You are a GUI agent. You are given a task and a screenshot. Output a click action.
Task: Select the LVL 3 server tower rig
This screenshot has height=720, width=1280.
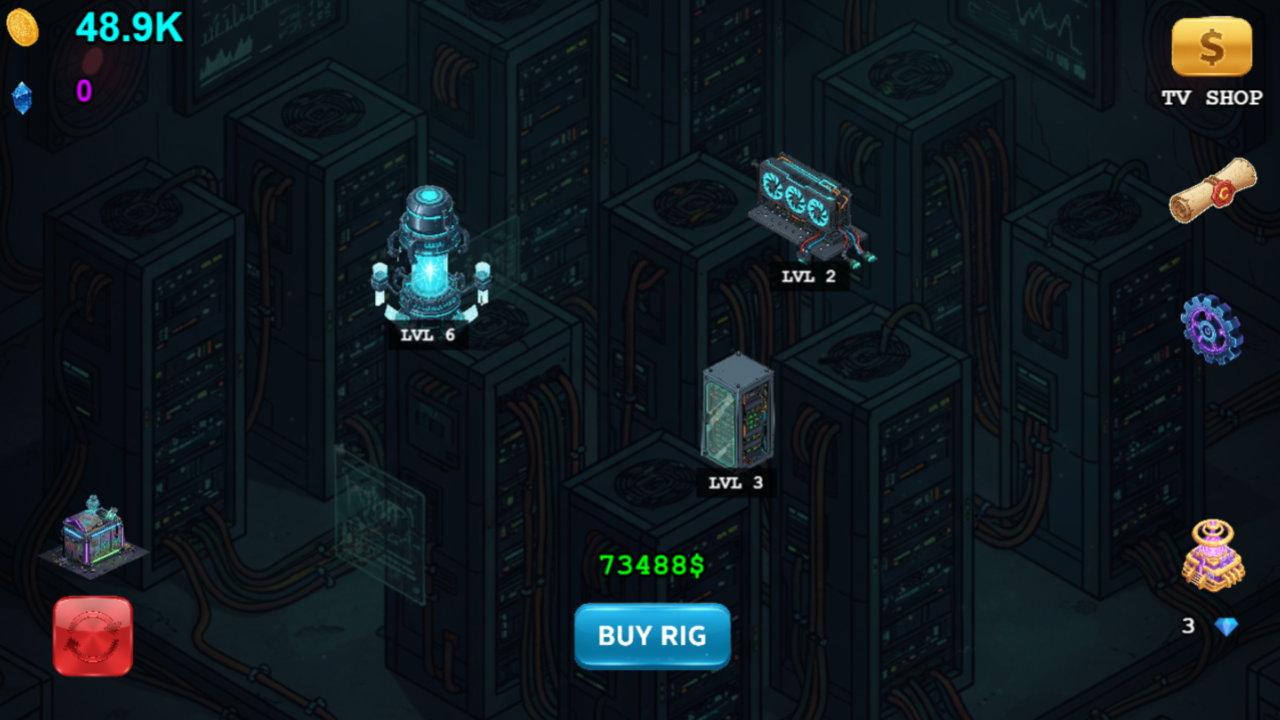click(737, 413)
